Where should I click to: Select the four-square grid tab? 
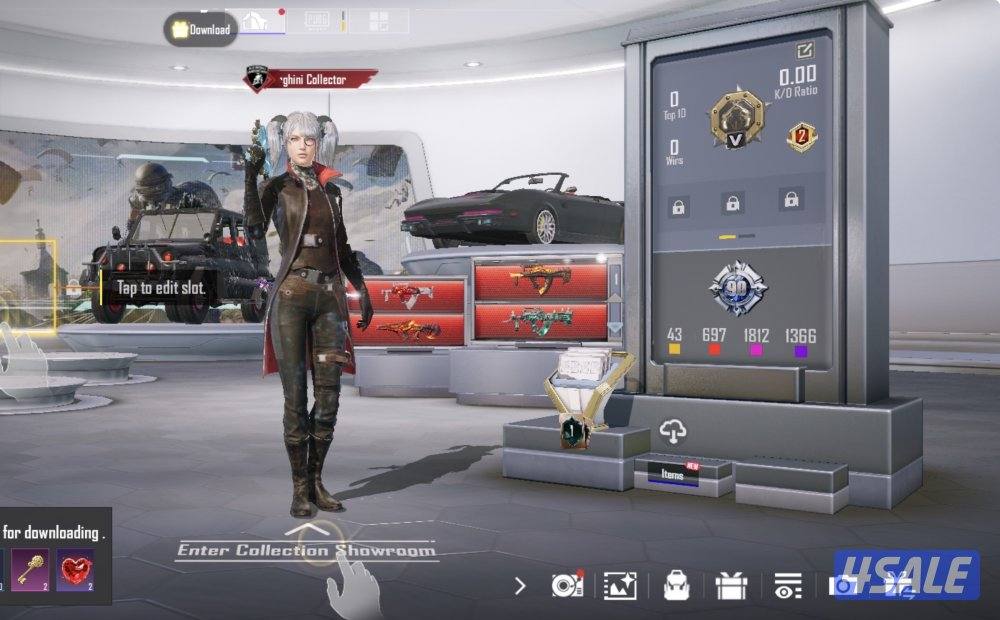click(379, 21)
